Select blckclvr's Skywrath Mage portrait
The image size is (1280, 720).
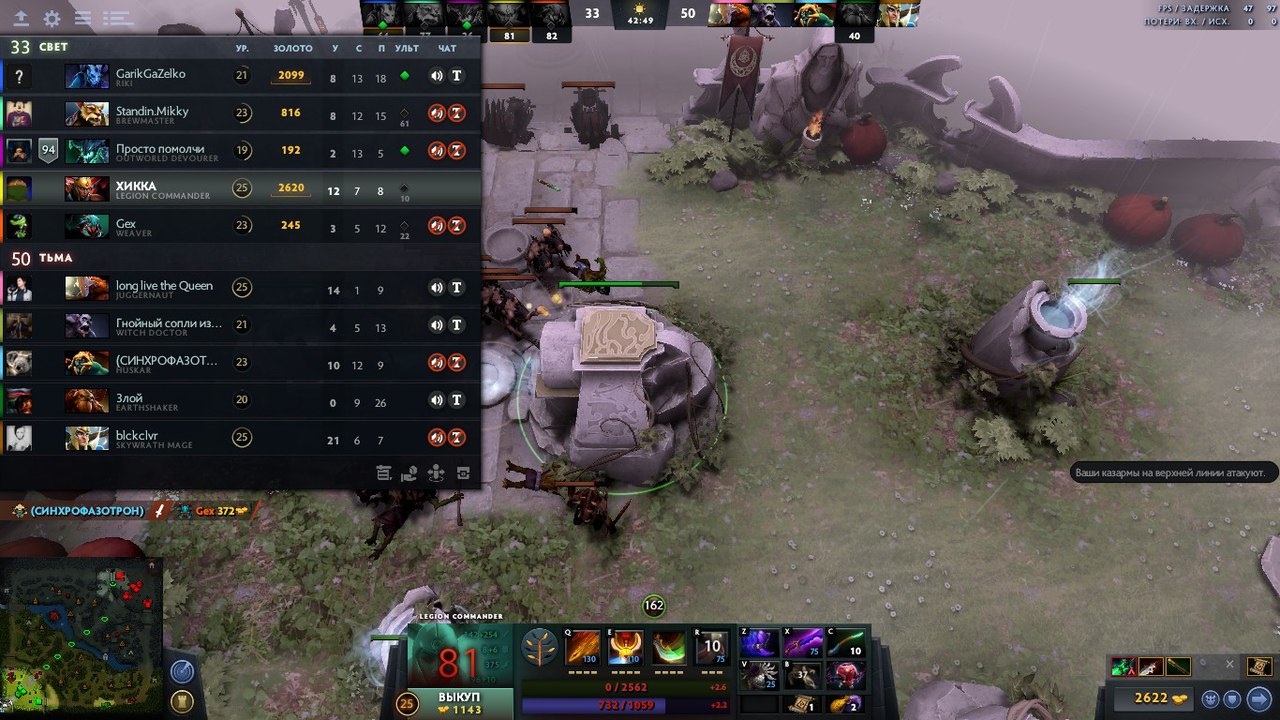(87, 438)
